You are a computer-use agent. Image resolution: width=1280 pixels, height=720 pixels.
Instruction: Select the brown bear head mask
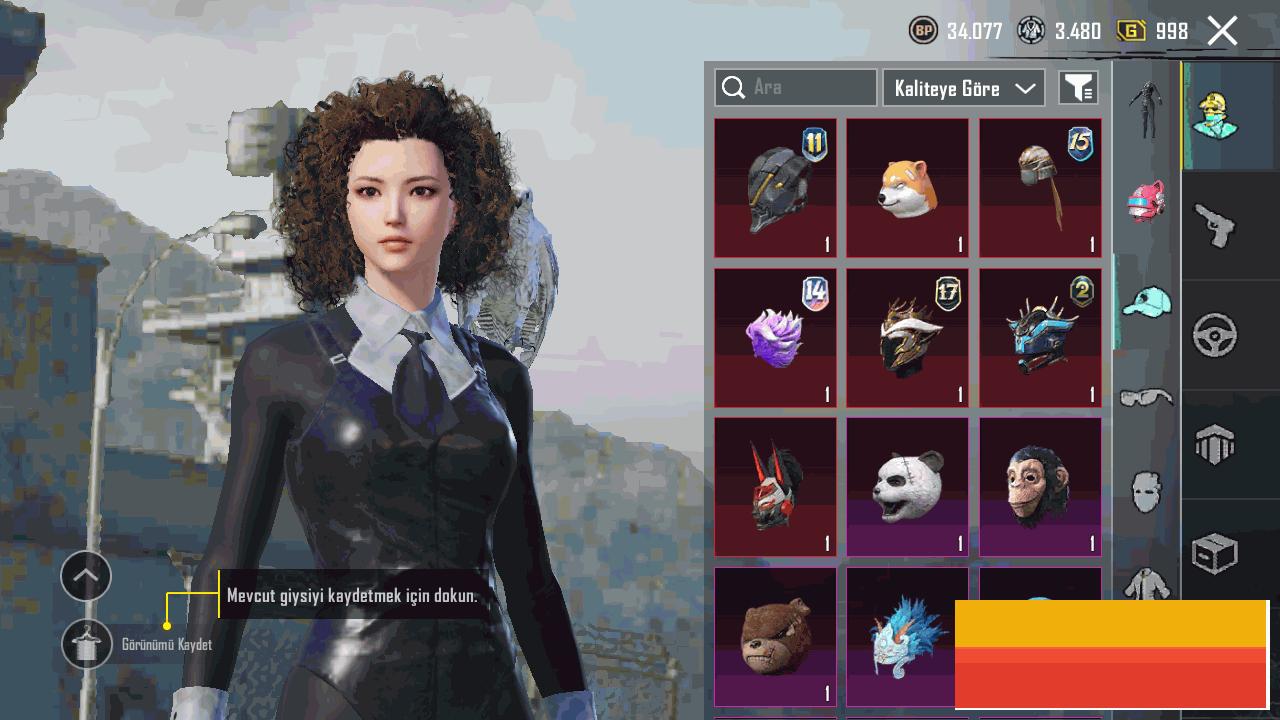(775, 636)
